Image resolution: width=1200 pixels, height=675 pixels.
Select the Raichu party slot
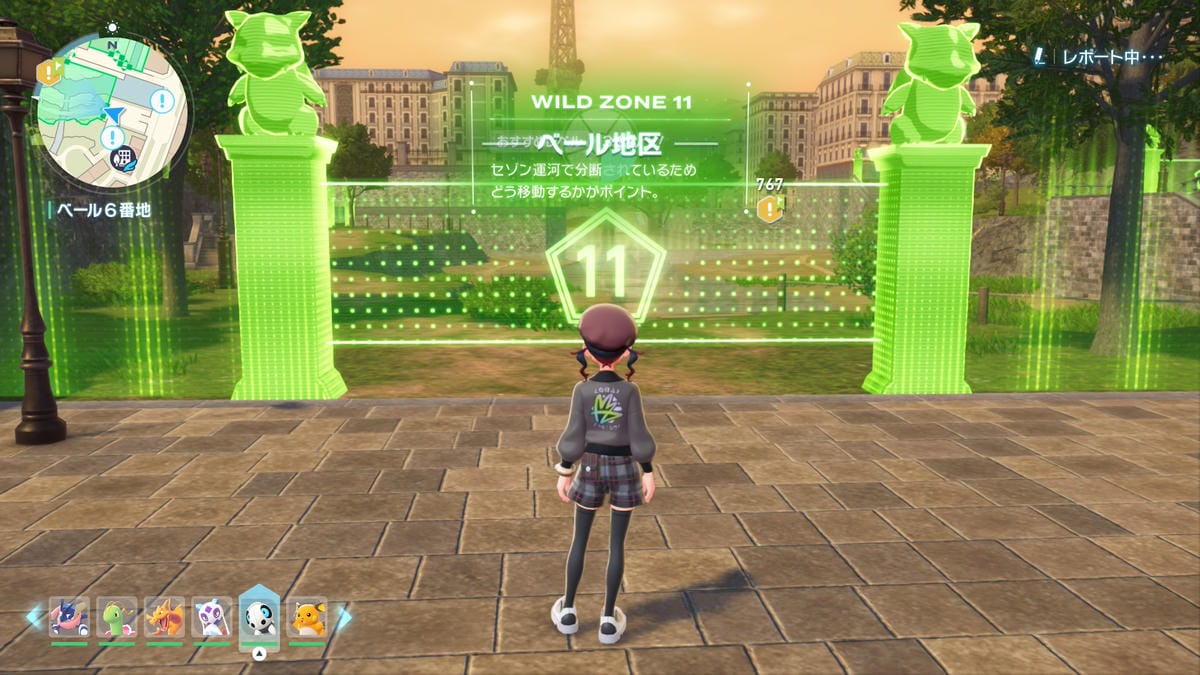point(307,618)
